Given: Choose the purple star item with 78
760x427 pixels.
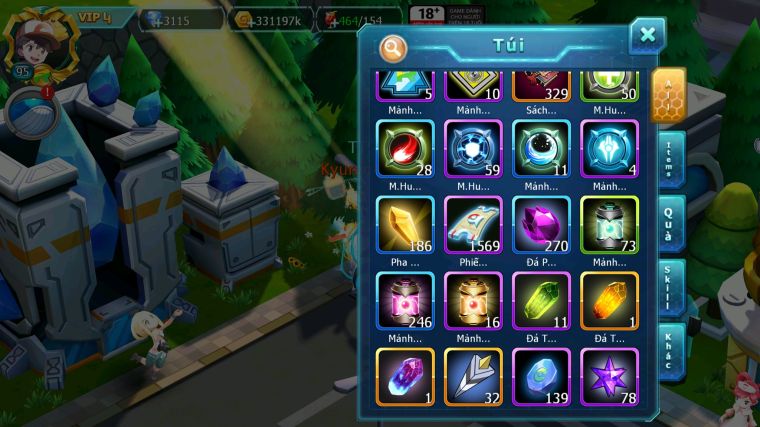Looking at the screenshot, I should point(609,376).
